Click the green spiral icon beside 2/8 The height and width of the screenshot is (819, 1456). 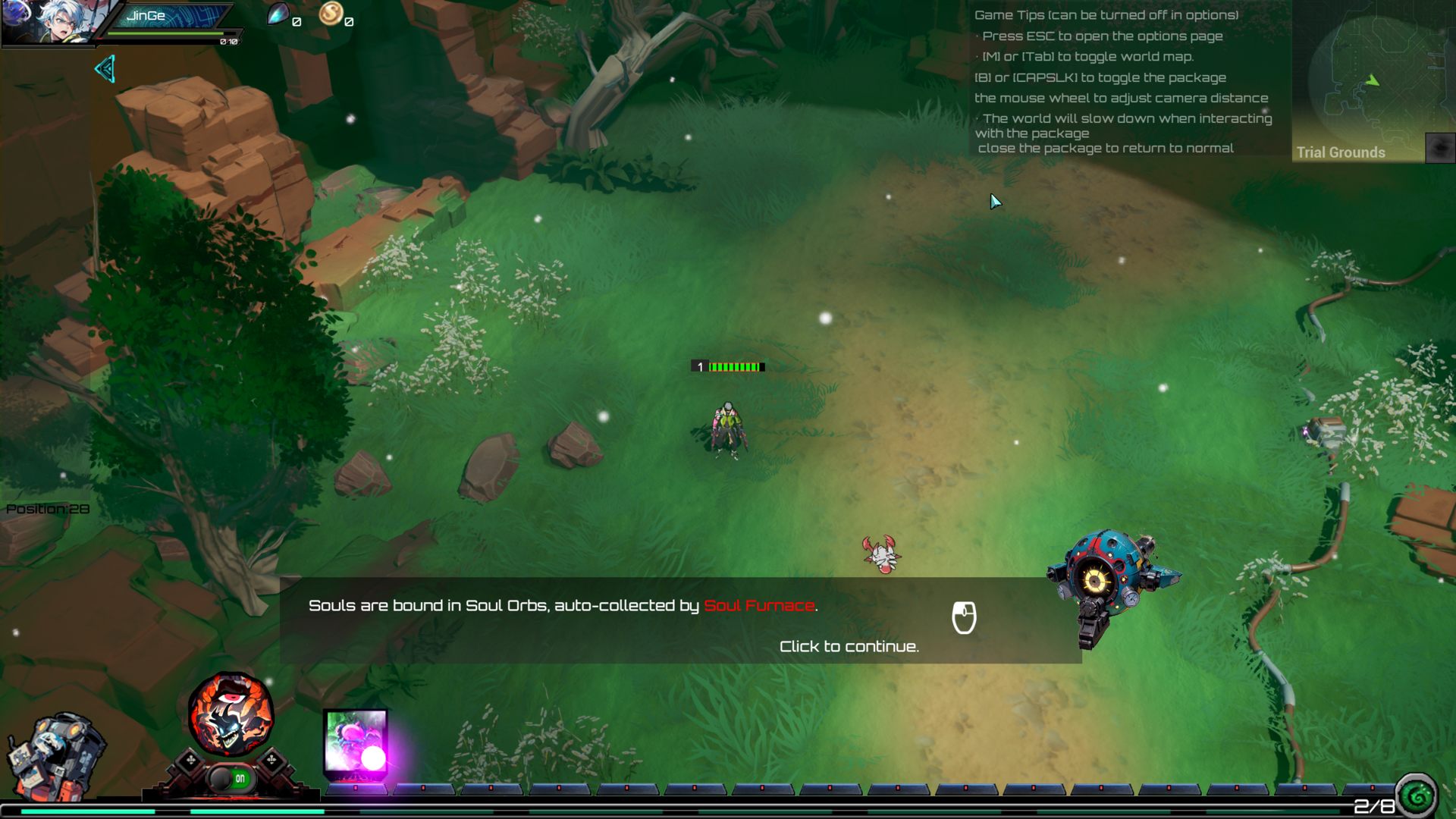coord(1417,795)
